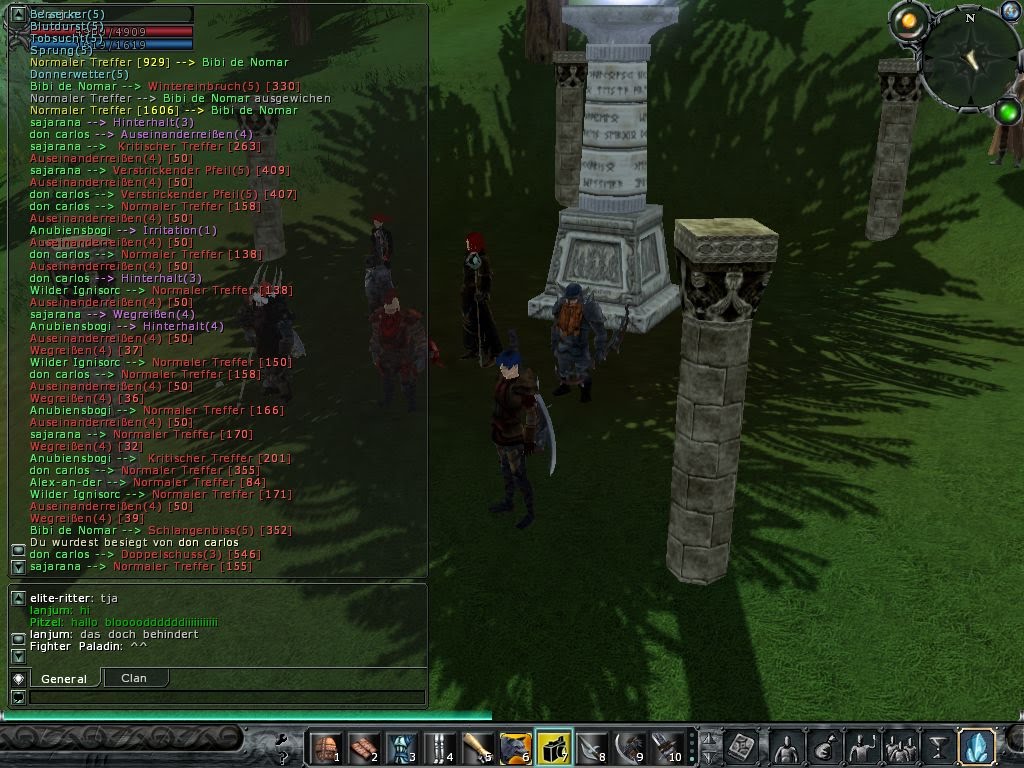Image resolution: width=1024 pixels, height=768 pixels.
Task: Open the character sheet silhouette icon
Action: [x=788, y=747]
